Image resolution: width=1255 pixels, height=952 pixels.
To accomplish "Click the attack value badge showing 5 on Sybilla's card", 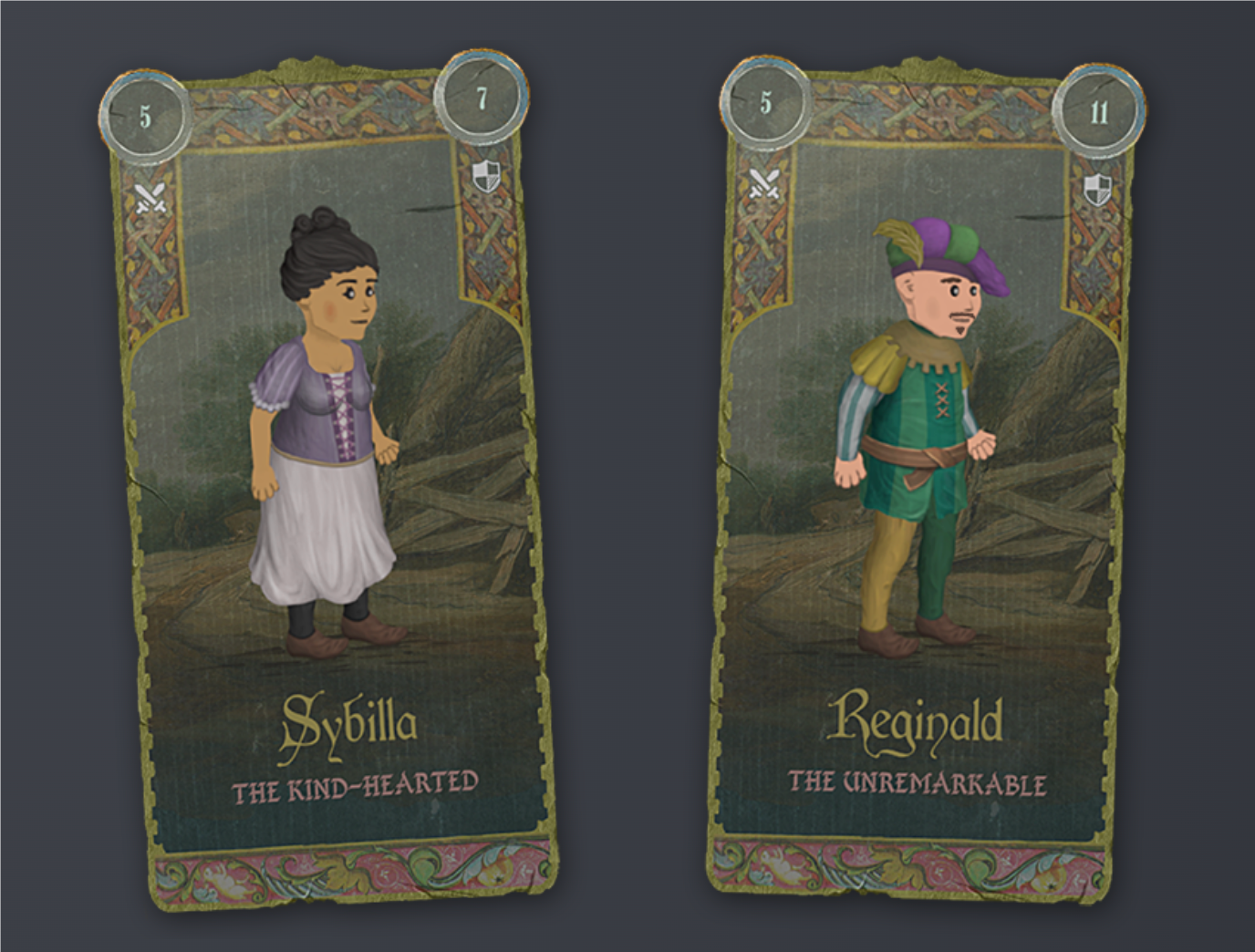I will pyautogui.click(x=143, y=116).
